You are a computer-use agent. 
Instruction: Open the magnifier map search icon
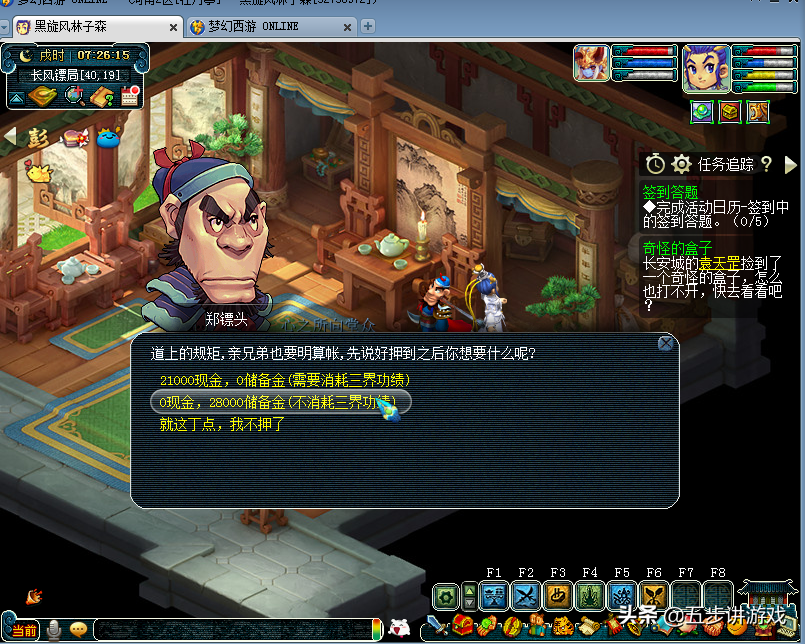click(75, 96)
